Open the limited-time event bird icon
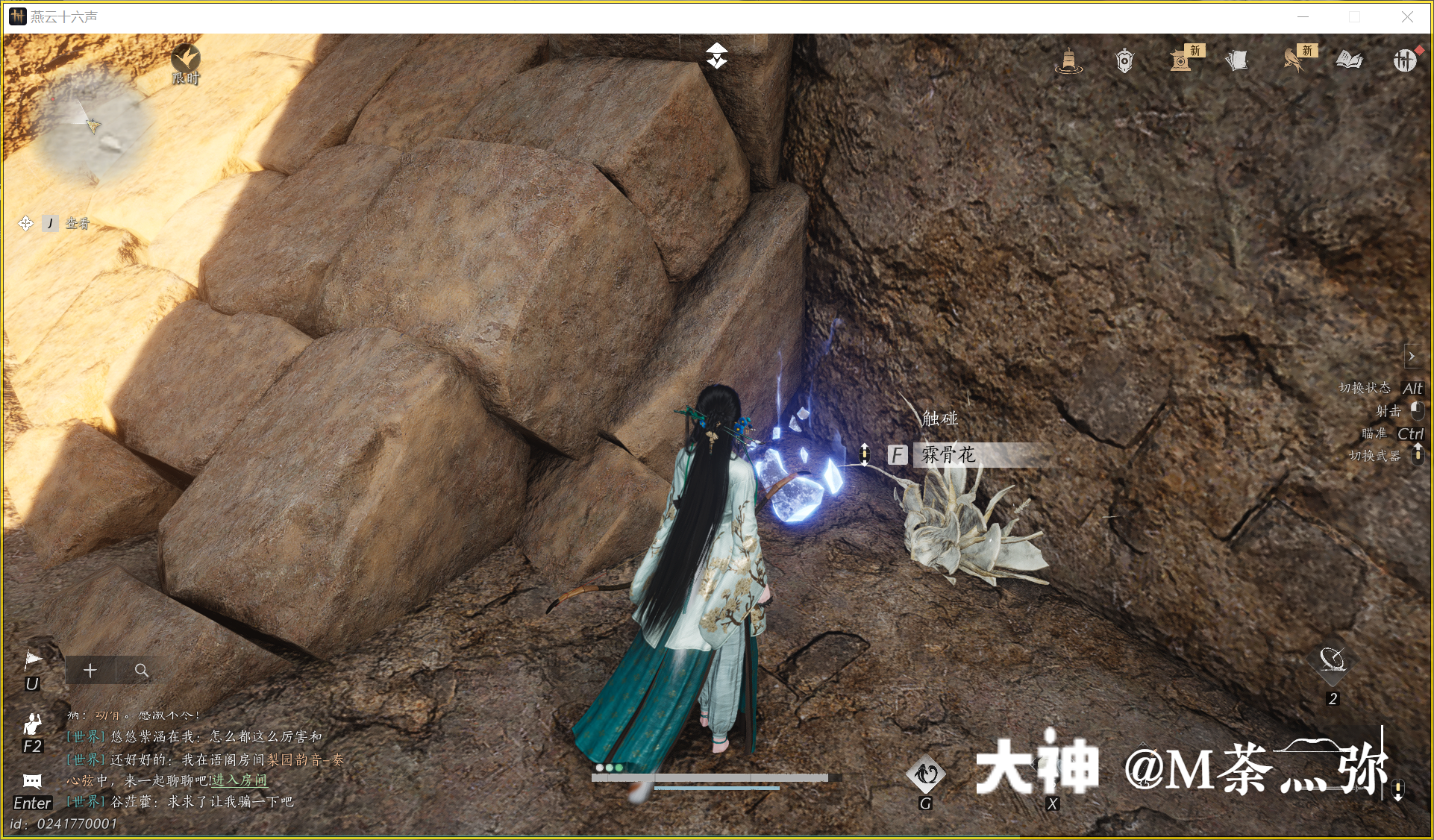Screen dimensions: 1434x840 (x=186, y=59)
